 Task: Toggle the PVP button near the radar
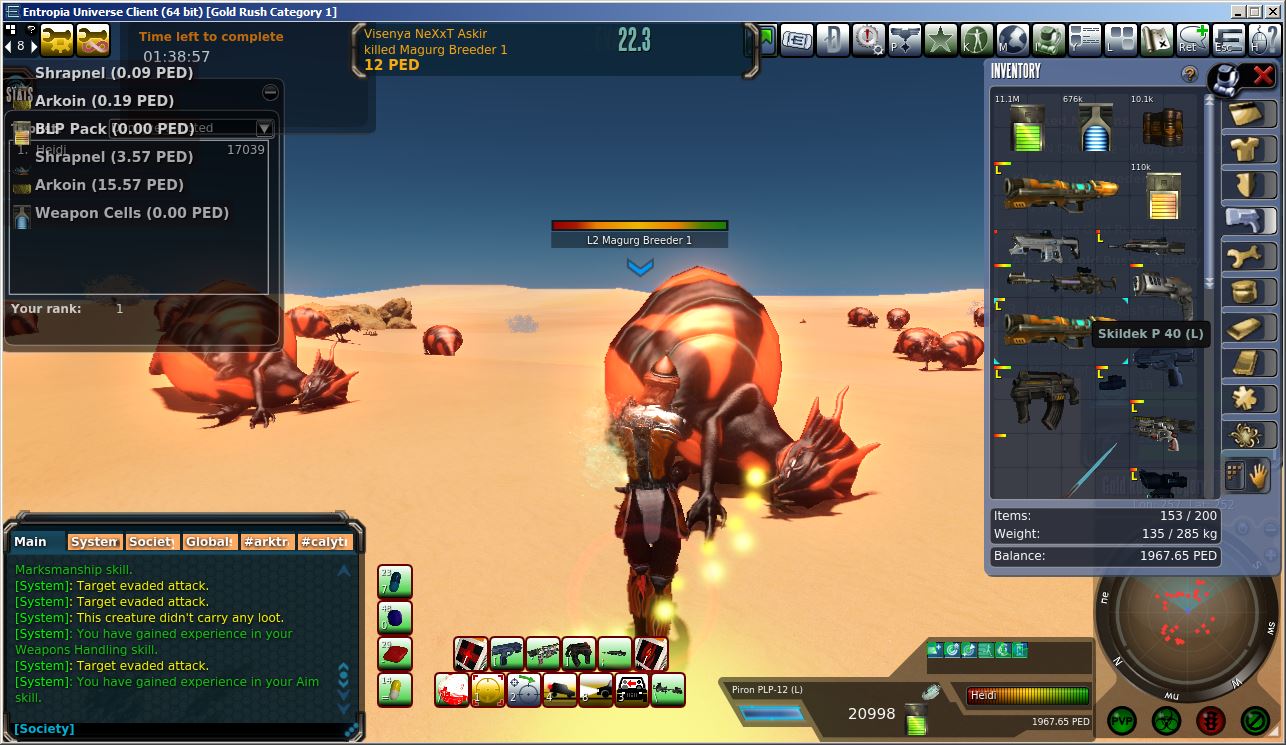tap(1121, 720)
